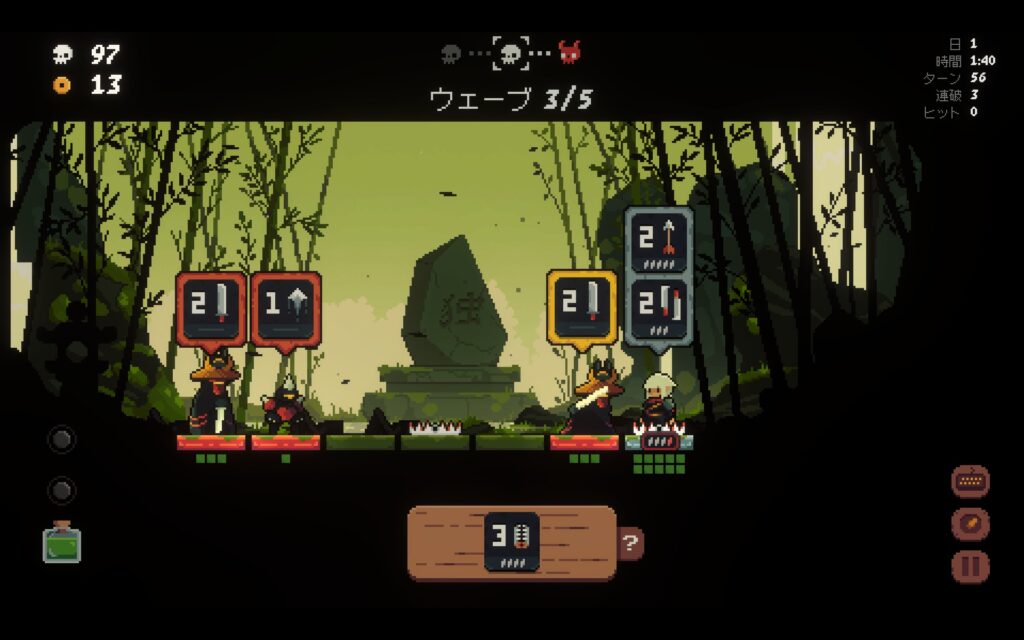
Task: Inspect the red enemy 1-damage up-arrow tile
Action: point(285,308)
